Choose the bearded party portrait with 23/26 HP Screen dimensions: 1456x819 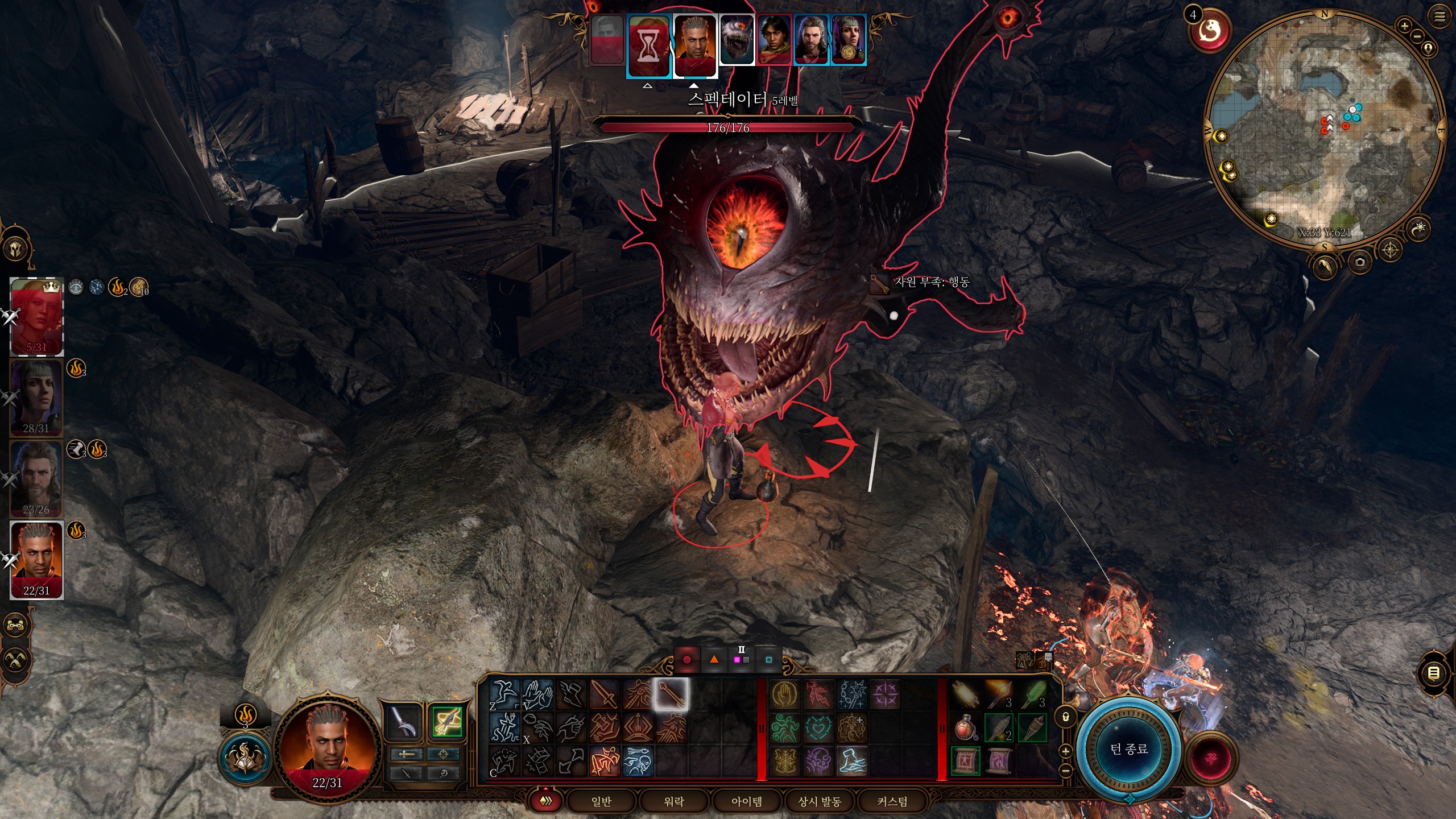37,478
